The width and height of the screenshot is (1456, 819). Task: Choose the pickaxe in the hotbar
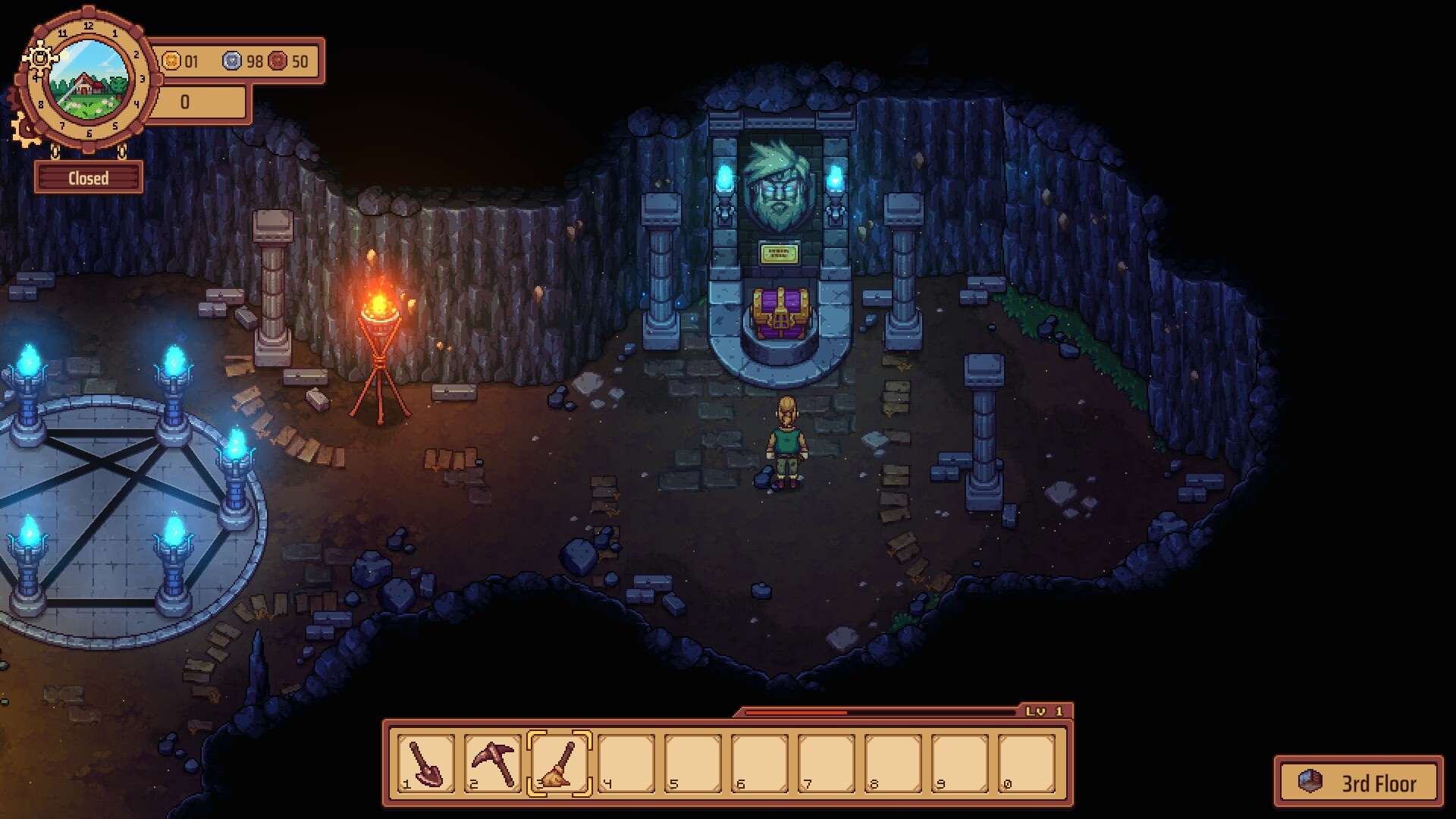[492, 763]
